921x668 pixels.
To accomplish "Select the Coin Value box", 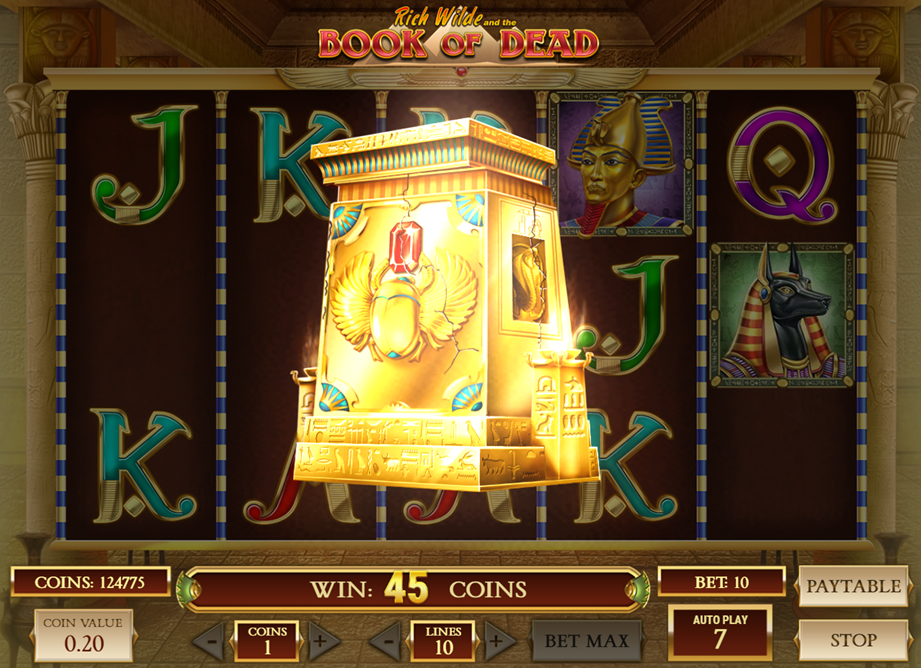I will pos(83,636).
